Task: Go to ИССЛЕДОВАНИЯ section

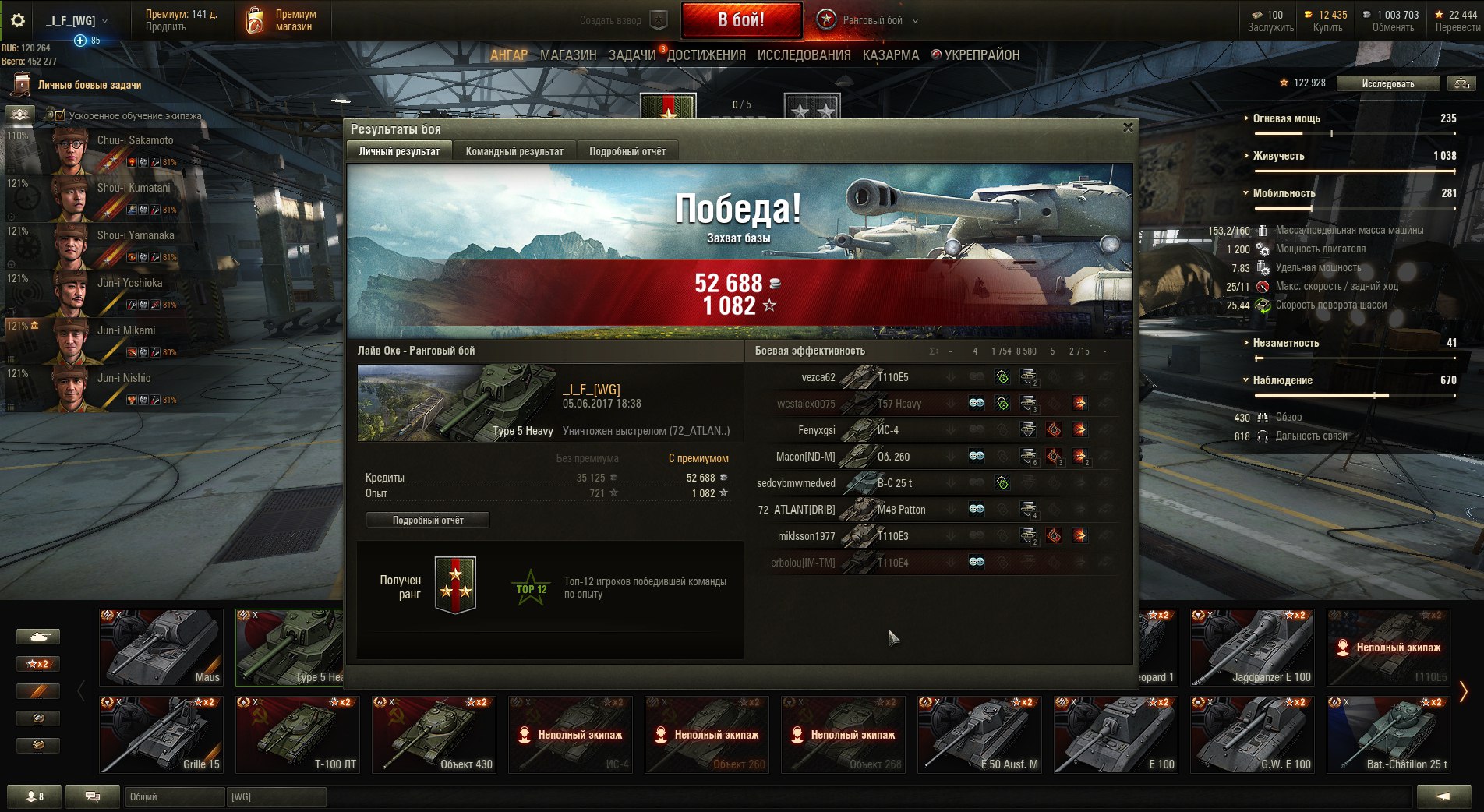Action: point(804,55)
